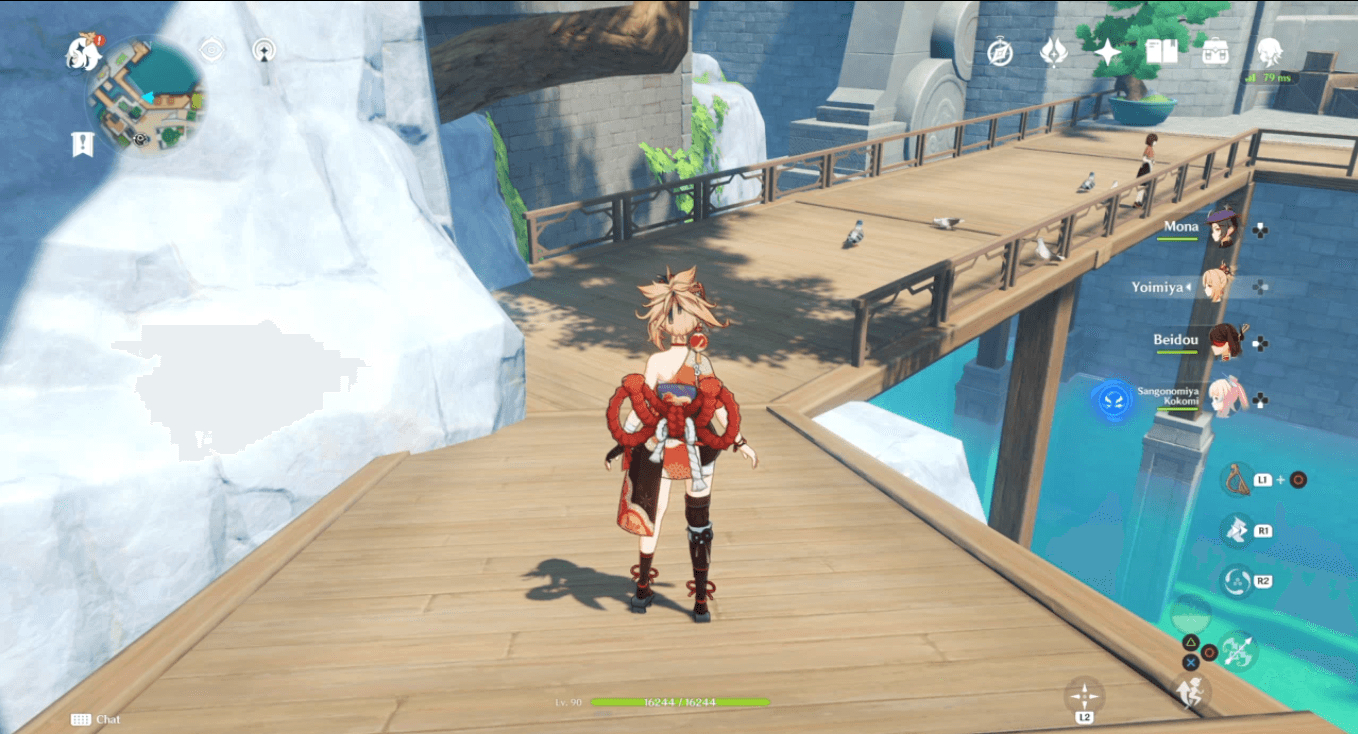Open the character screen icon
Image resolution: width=1358 pixels, height=734 pixels.
click(x=1270, y=51)
